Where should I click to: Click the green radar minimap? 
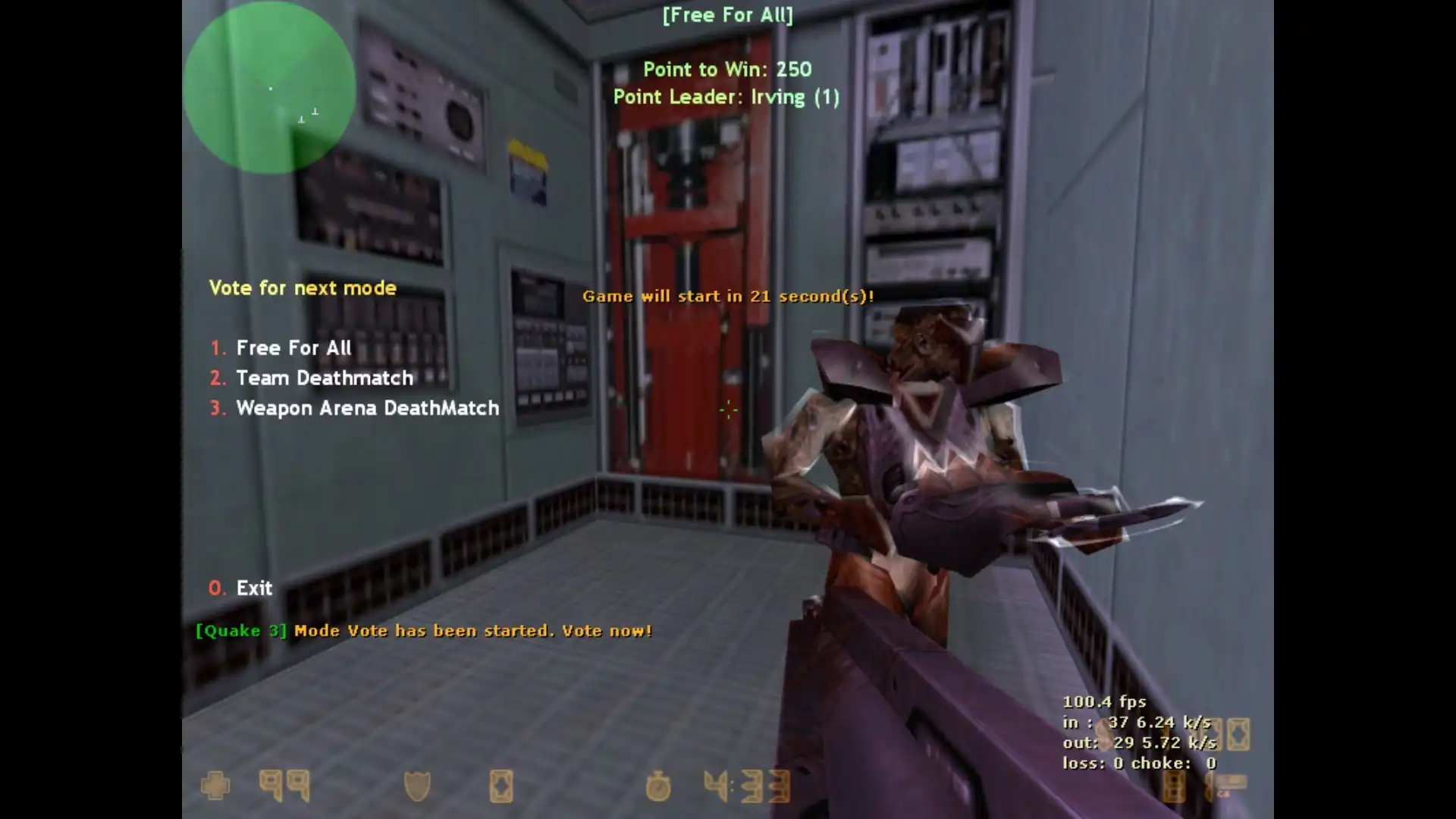coord(269,87)
